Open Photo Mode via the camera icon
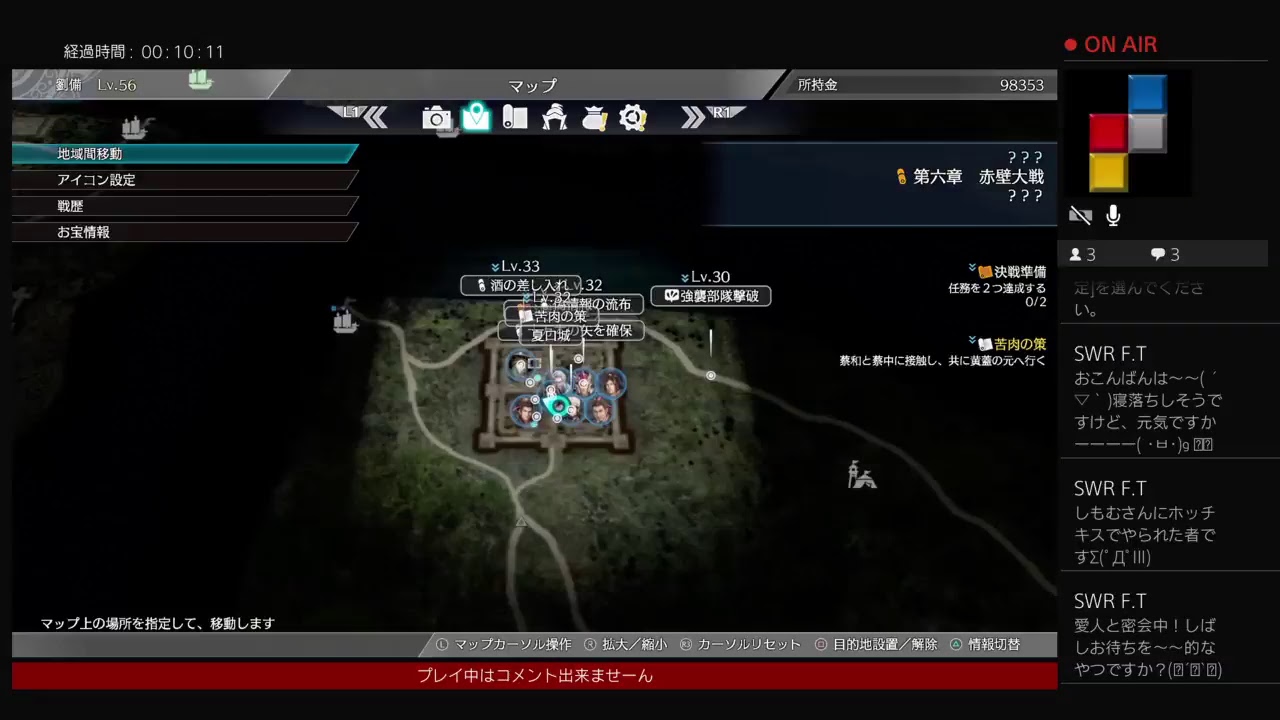 coord(436,118)
